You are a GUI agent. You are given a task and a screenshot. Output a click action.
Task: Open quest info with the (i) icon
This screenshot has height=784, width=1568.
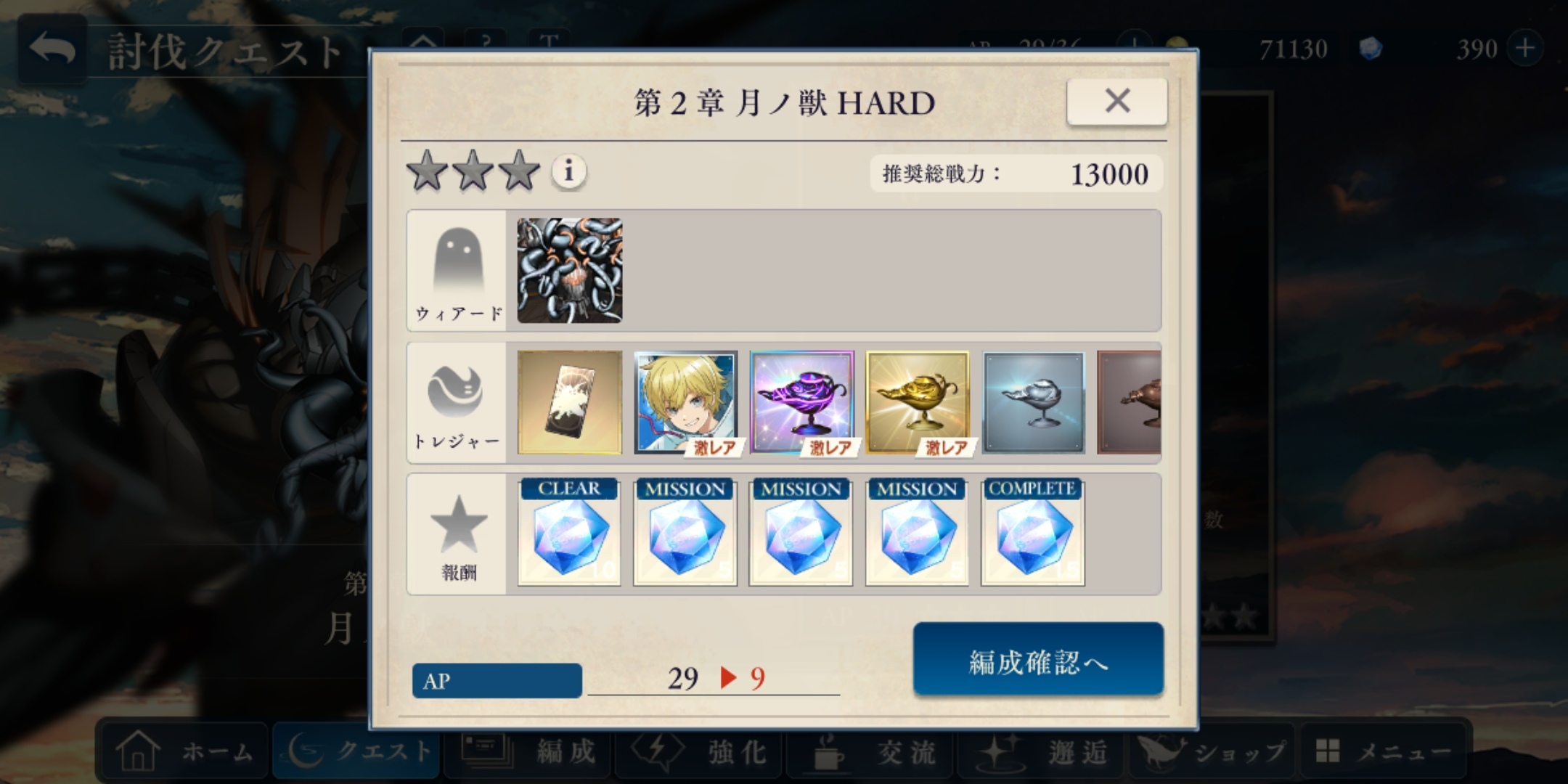568,173
